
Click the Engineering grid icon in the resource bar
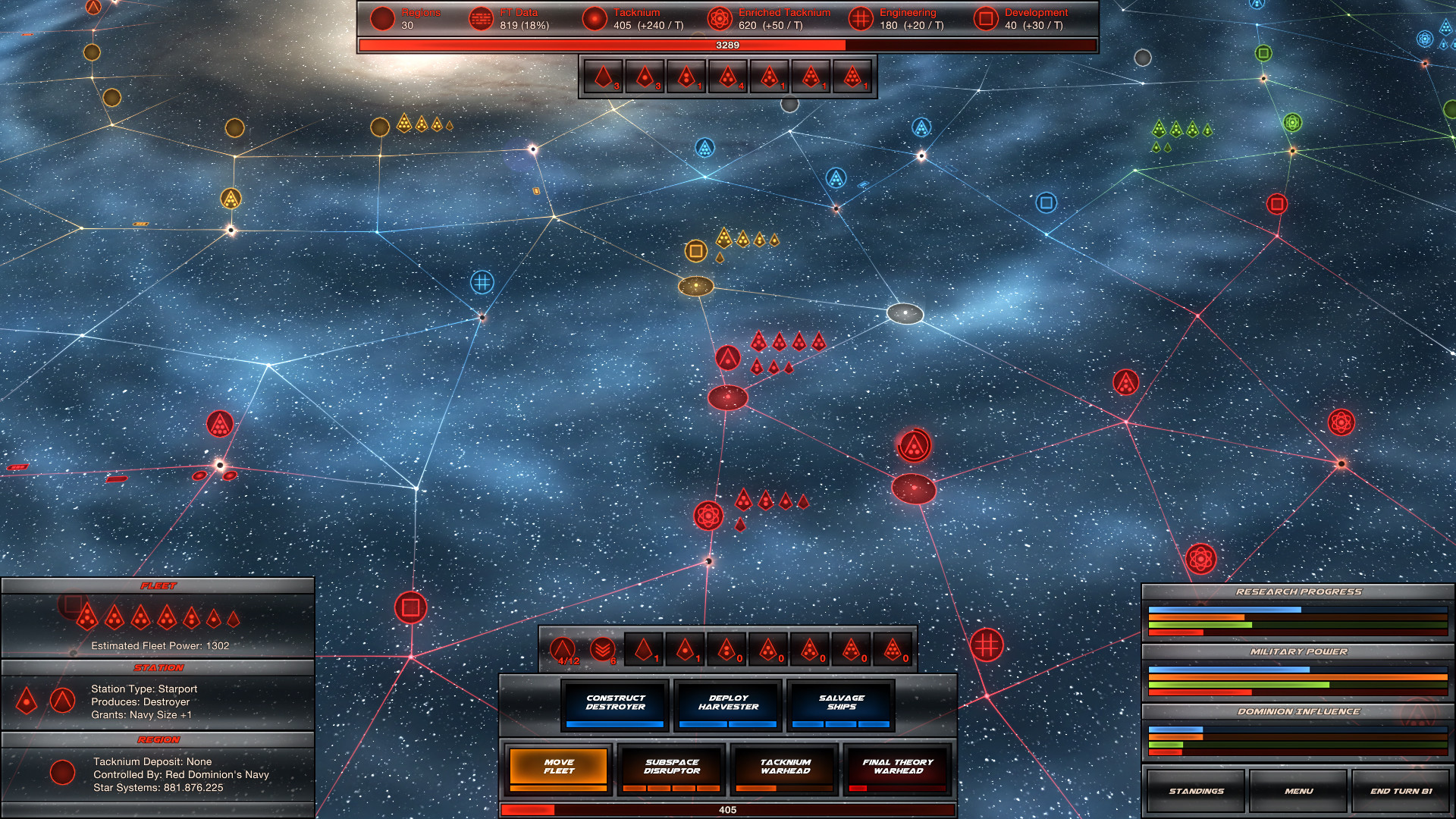pos(860,18)
